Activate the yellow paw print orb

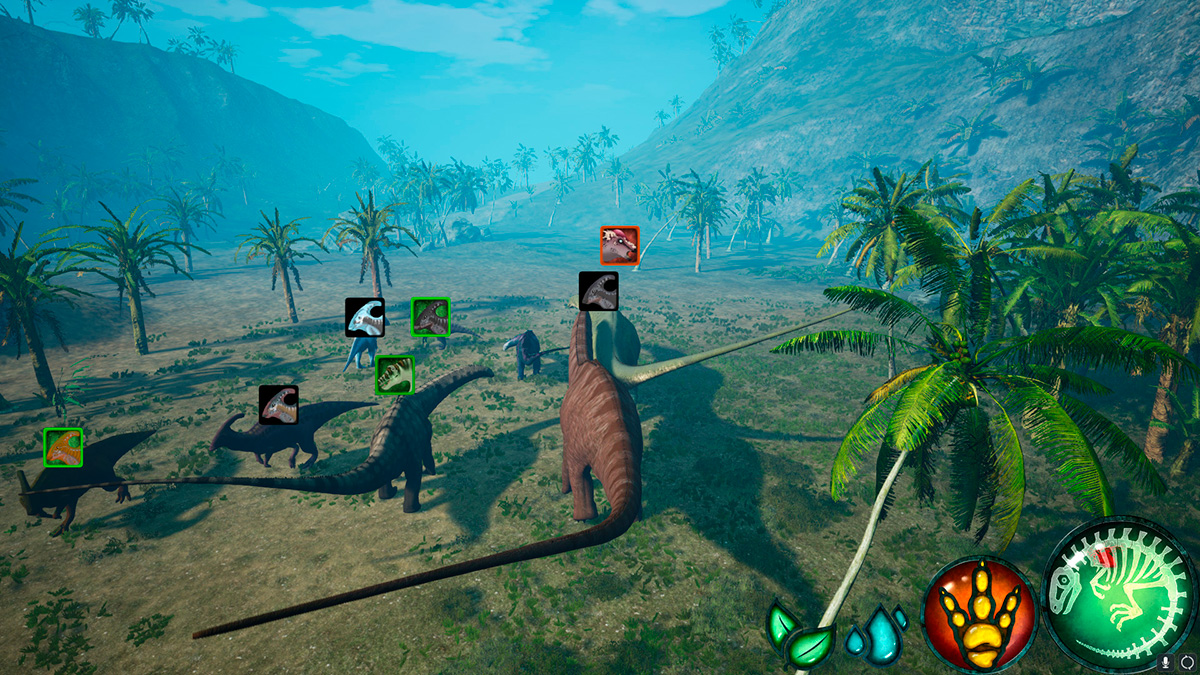click(x=979, y=612)
